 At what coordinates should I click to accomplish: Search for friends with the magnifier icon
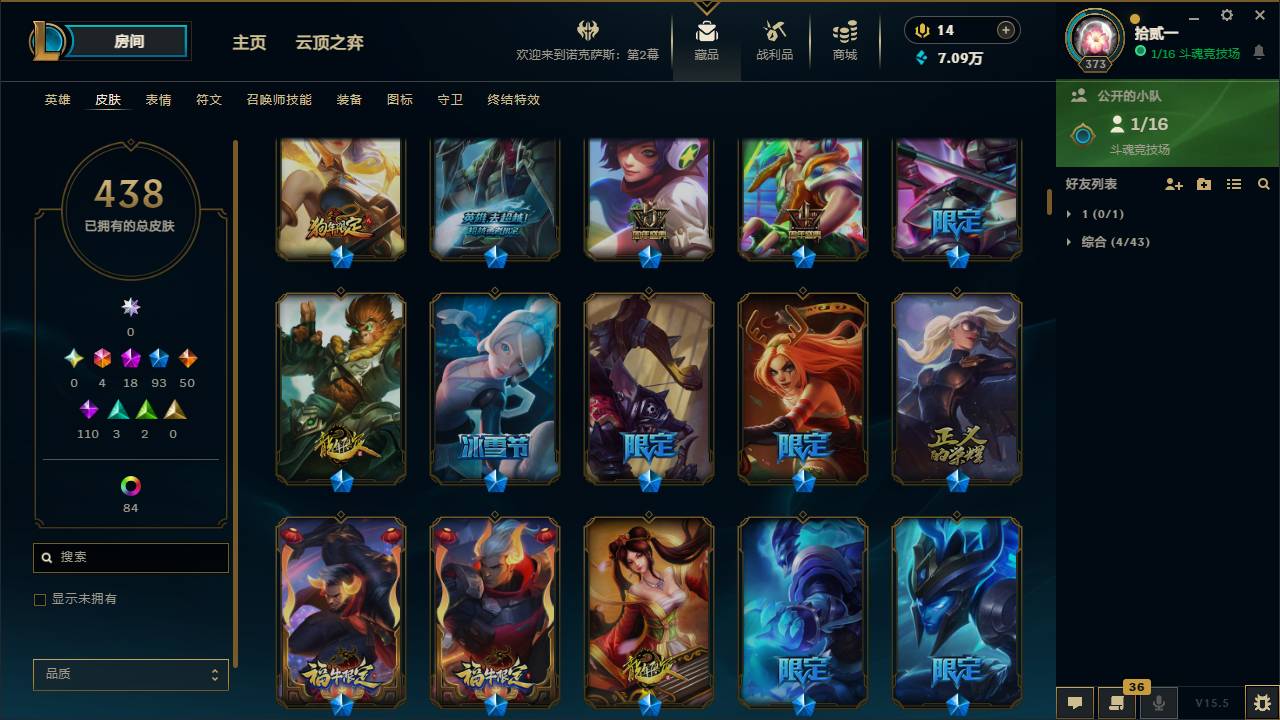coord(1264,184)
